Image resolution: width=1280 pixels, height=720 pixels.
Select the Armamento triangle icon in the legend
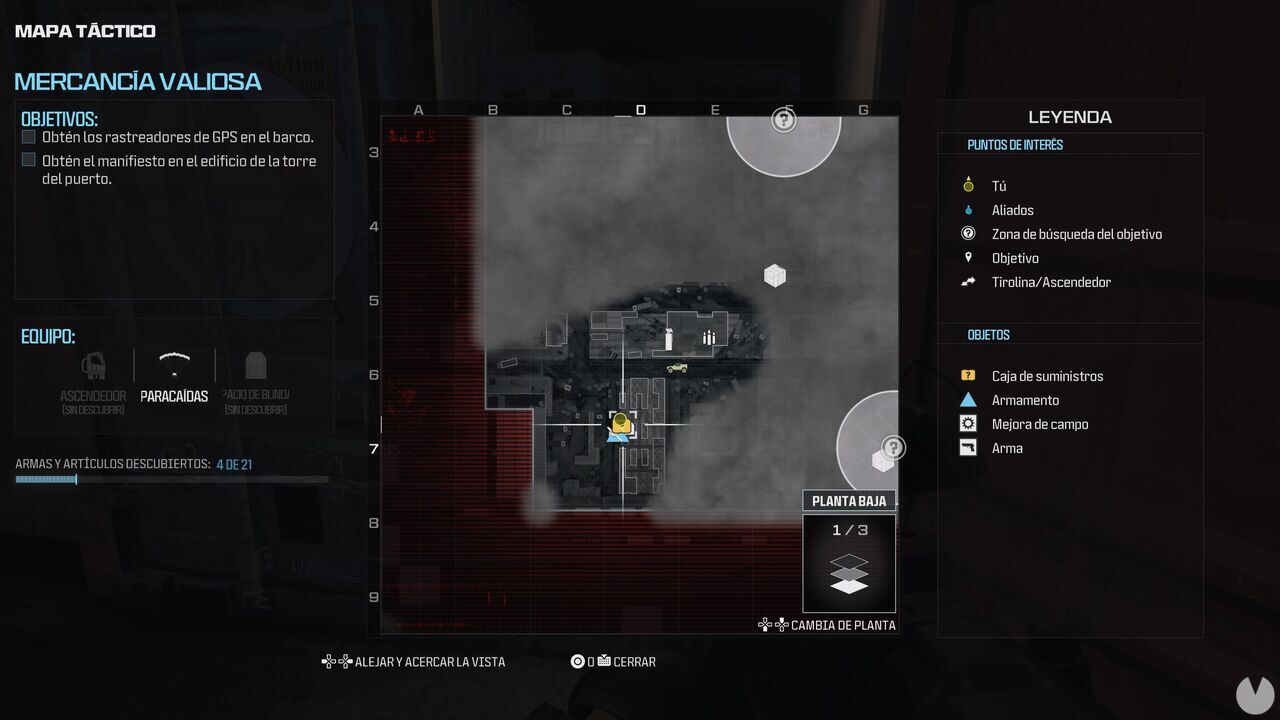point(967,399)
